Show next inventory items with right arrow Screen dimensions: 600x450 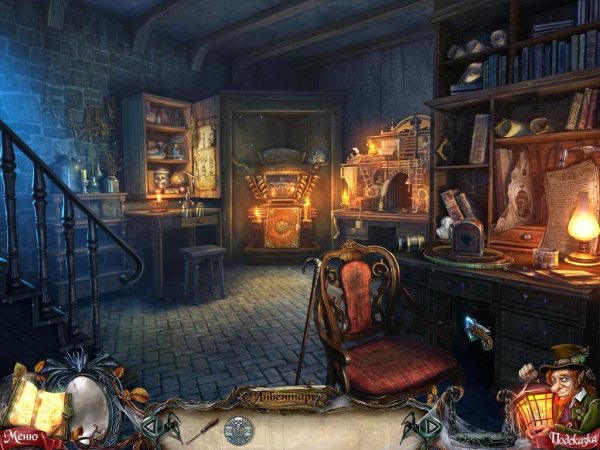click(x=430, y=428)
